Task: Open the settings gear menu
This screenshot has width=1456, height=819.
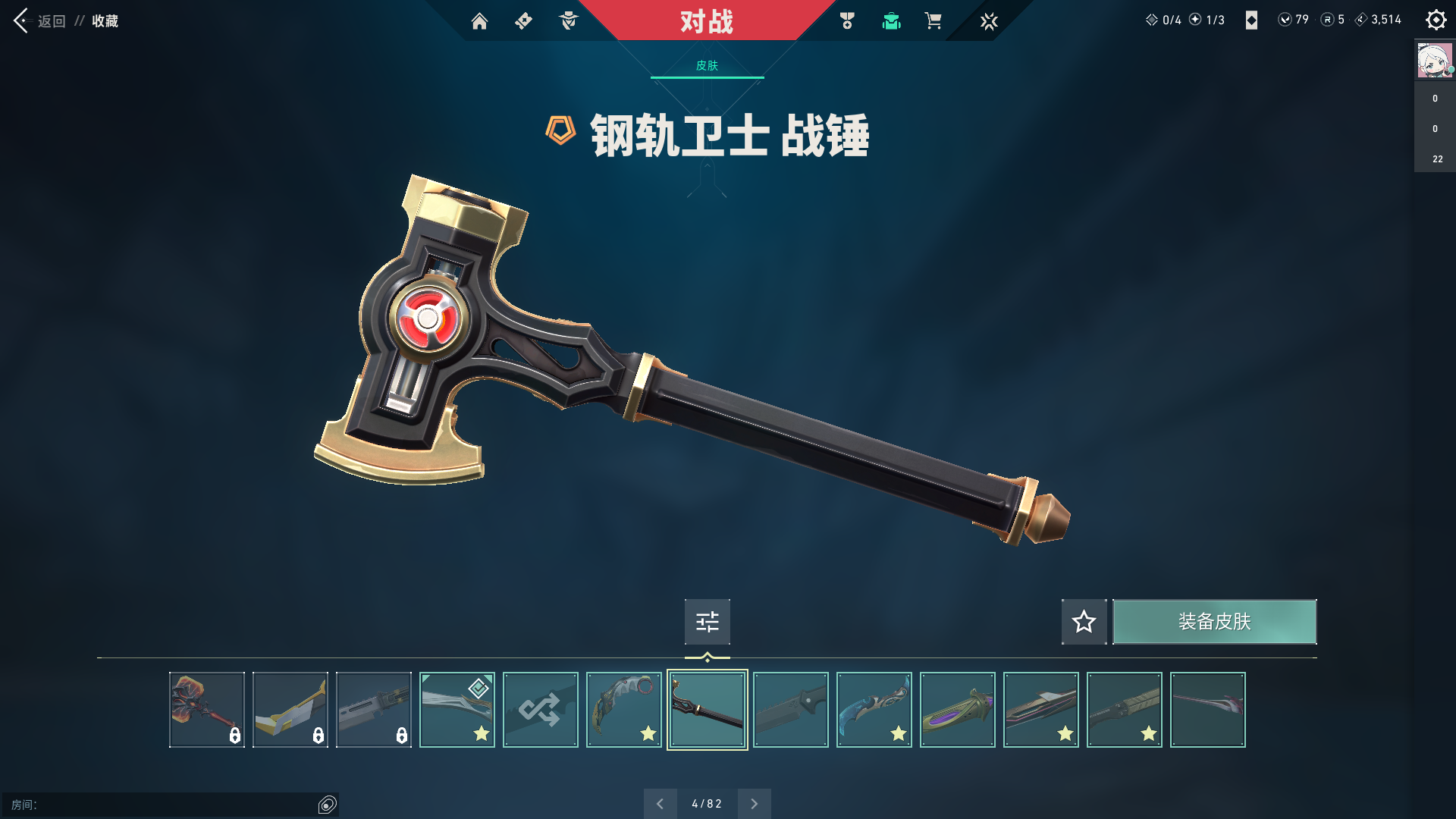Action: pyautogui.click(x=1436, y=19)
